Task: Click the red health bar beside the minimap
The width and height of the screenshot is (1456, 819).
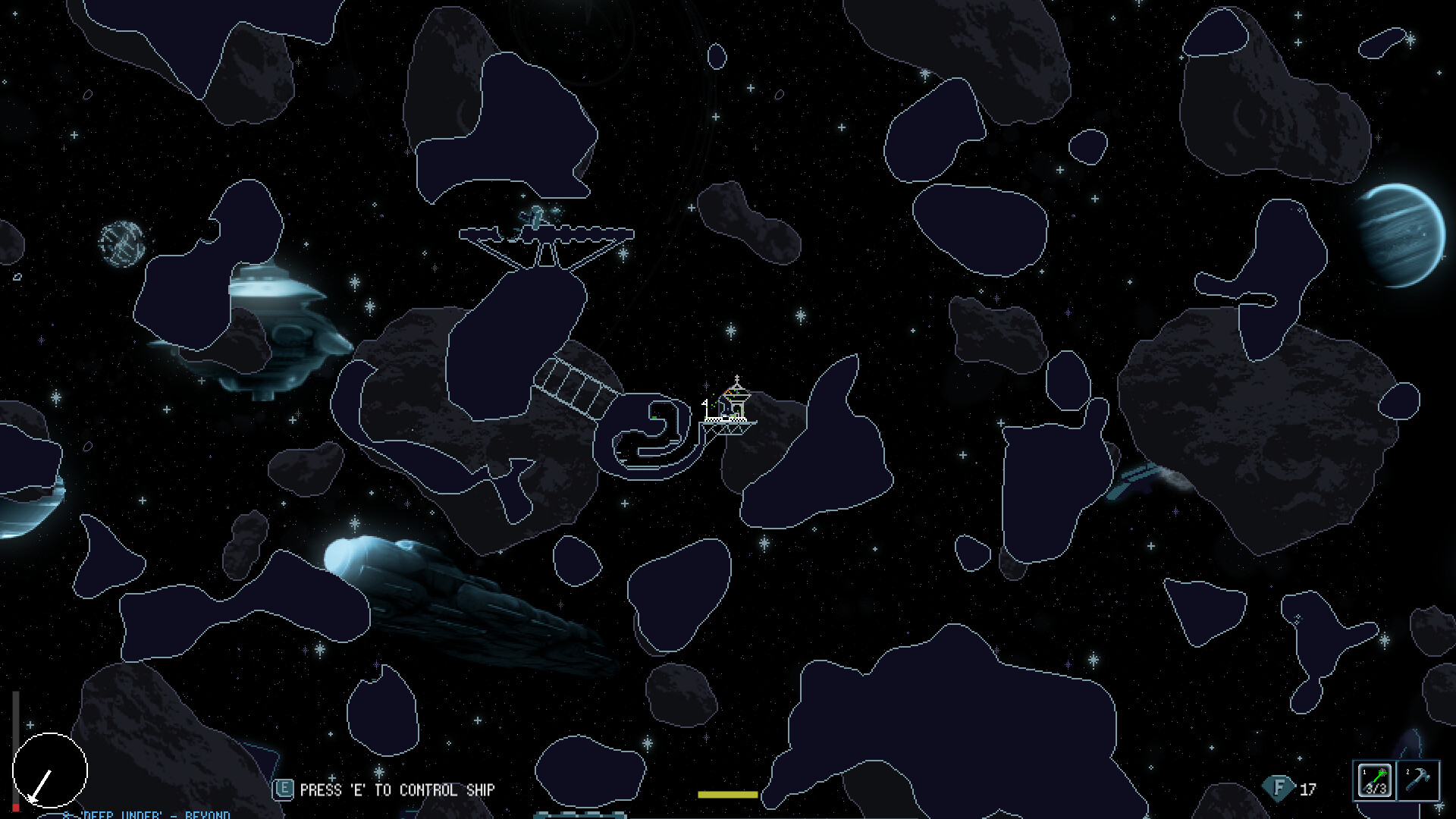Action: point(15,806)
